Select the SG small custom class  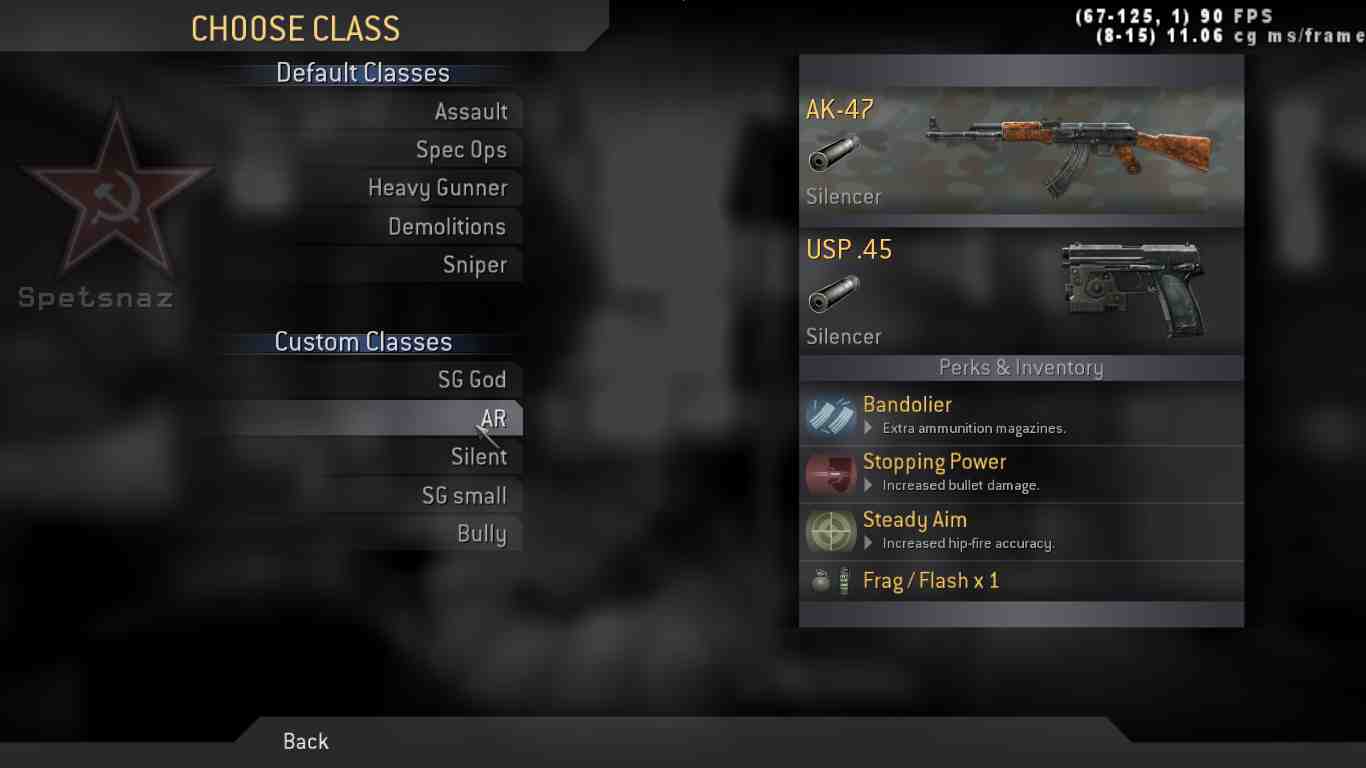click(x=464, y=496)
